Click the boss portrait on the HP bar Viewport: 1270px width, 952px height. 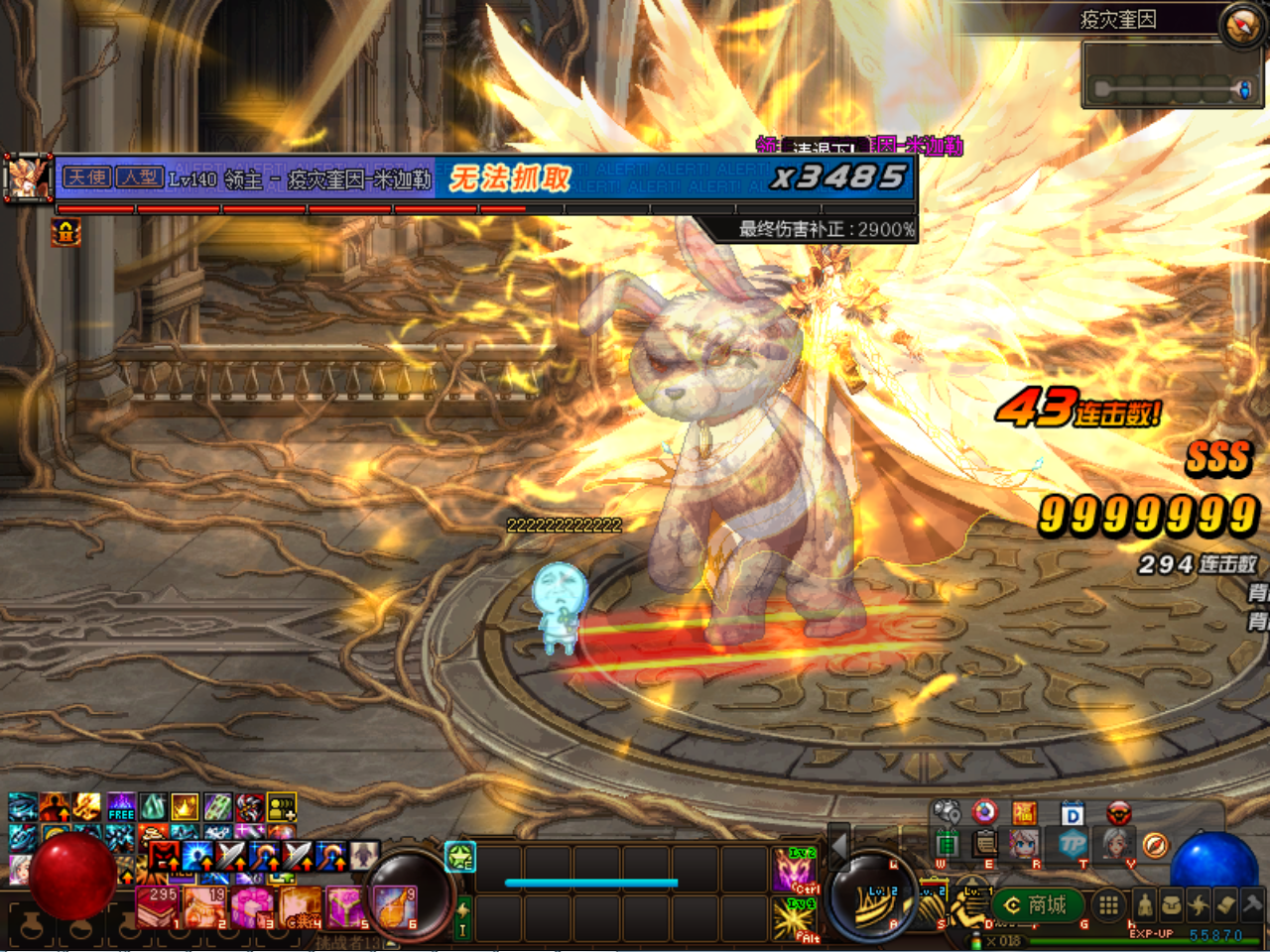click(x=28, y=178)
